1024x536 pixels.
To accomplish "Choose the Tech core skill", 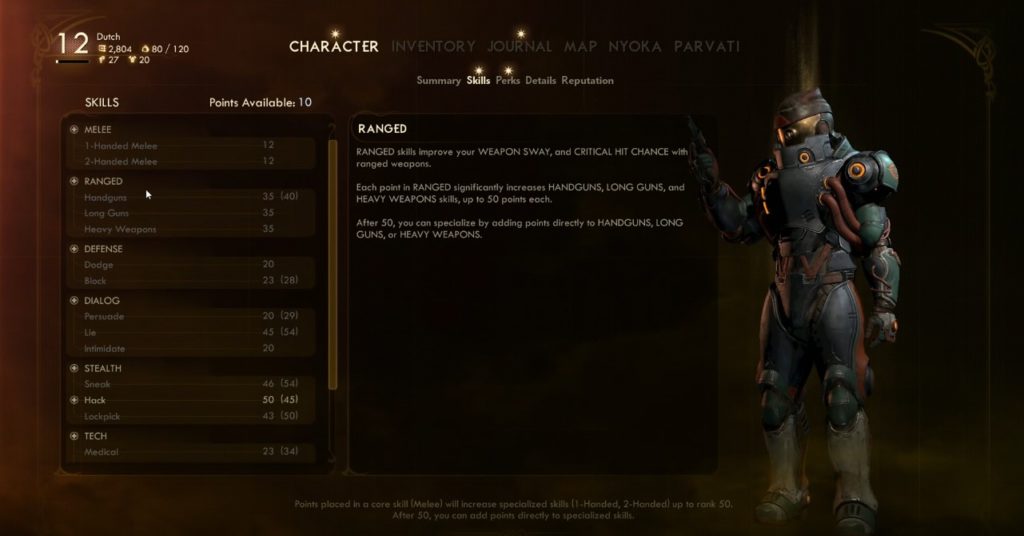I will pyautogui.click(x=95, y=436).
